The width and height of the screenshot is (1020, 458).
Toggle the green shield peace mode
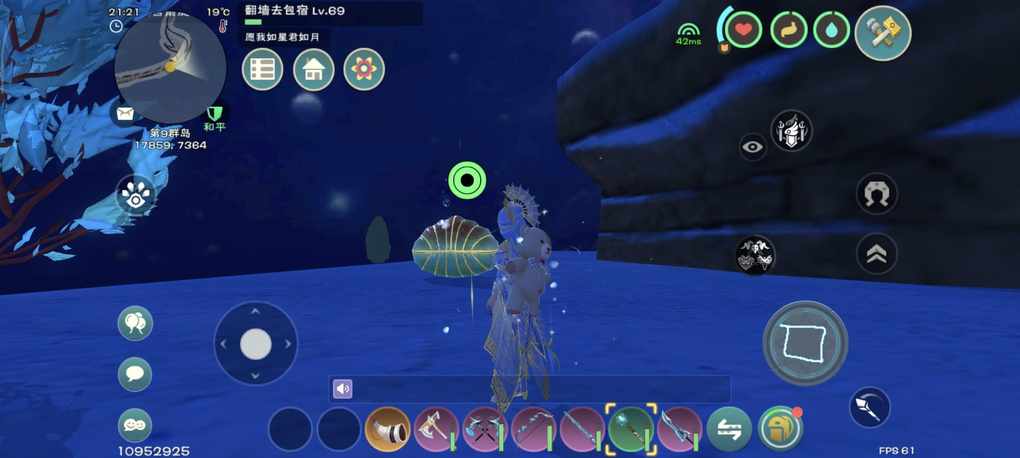click(x=214, y=114)
